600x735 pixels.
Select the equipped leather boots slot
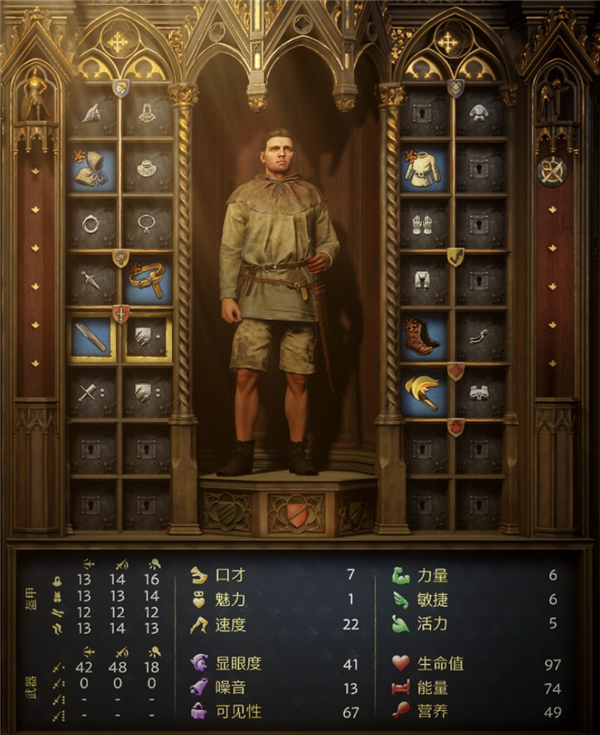click(x=424, y=338)
